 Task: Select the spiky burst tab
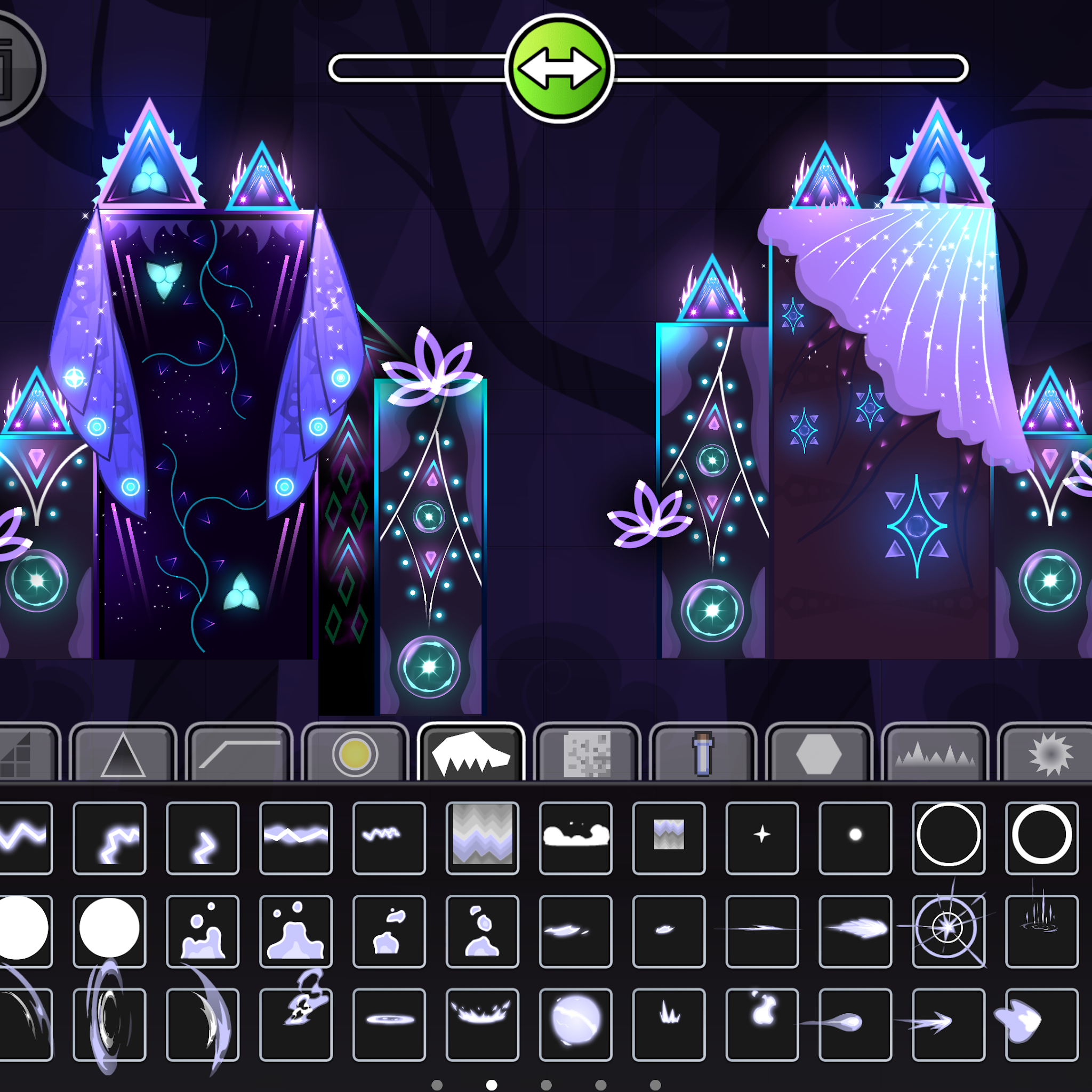tap(1049, 754)
